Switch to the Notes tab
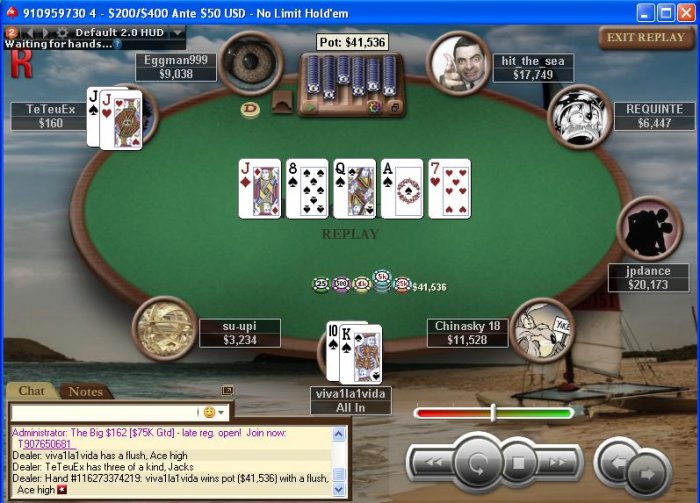Viewport: 700px width, 503px height. 85,391
